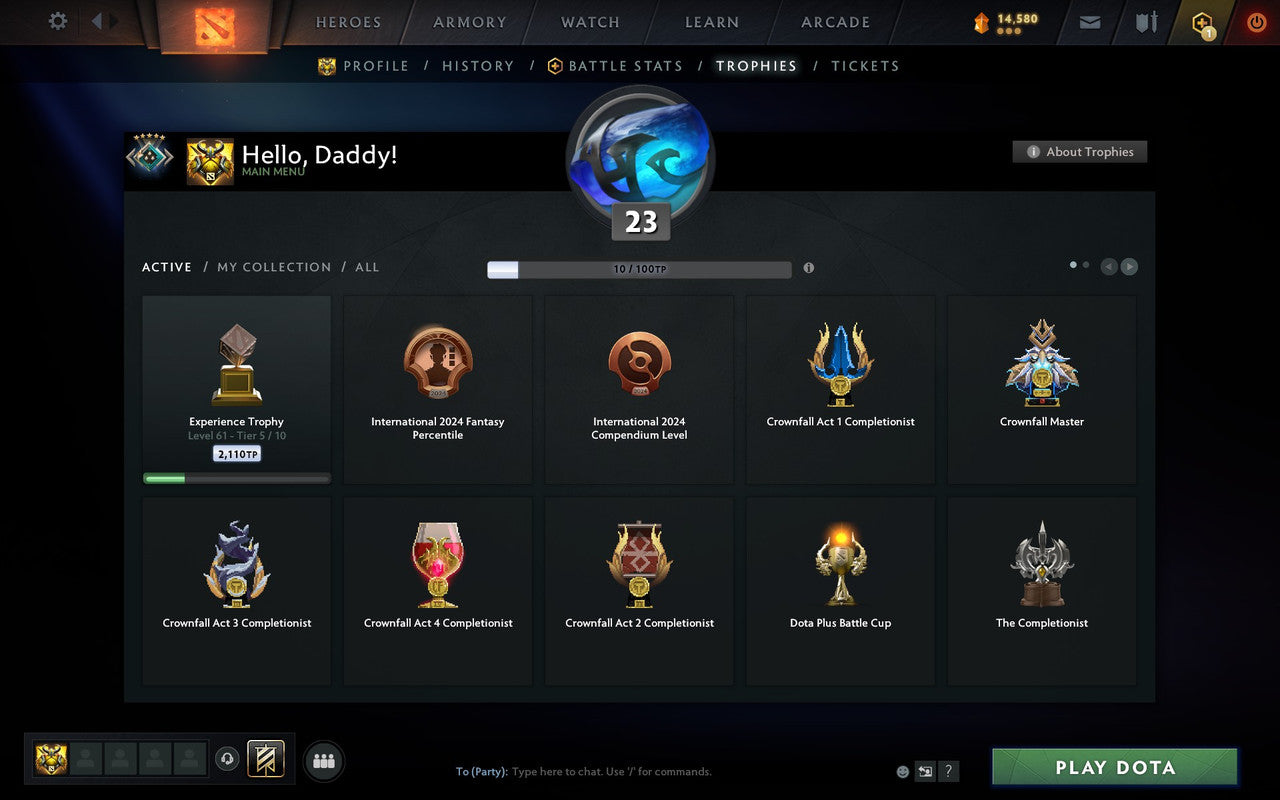Click the forward arrow next to the logo
The height and width of the screenshot is (800, 1280).
pyautogui.click(x=111, y=22)
